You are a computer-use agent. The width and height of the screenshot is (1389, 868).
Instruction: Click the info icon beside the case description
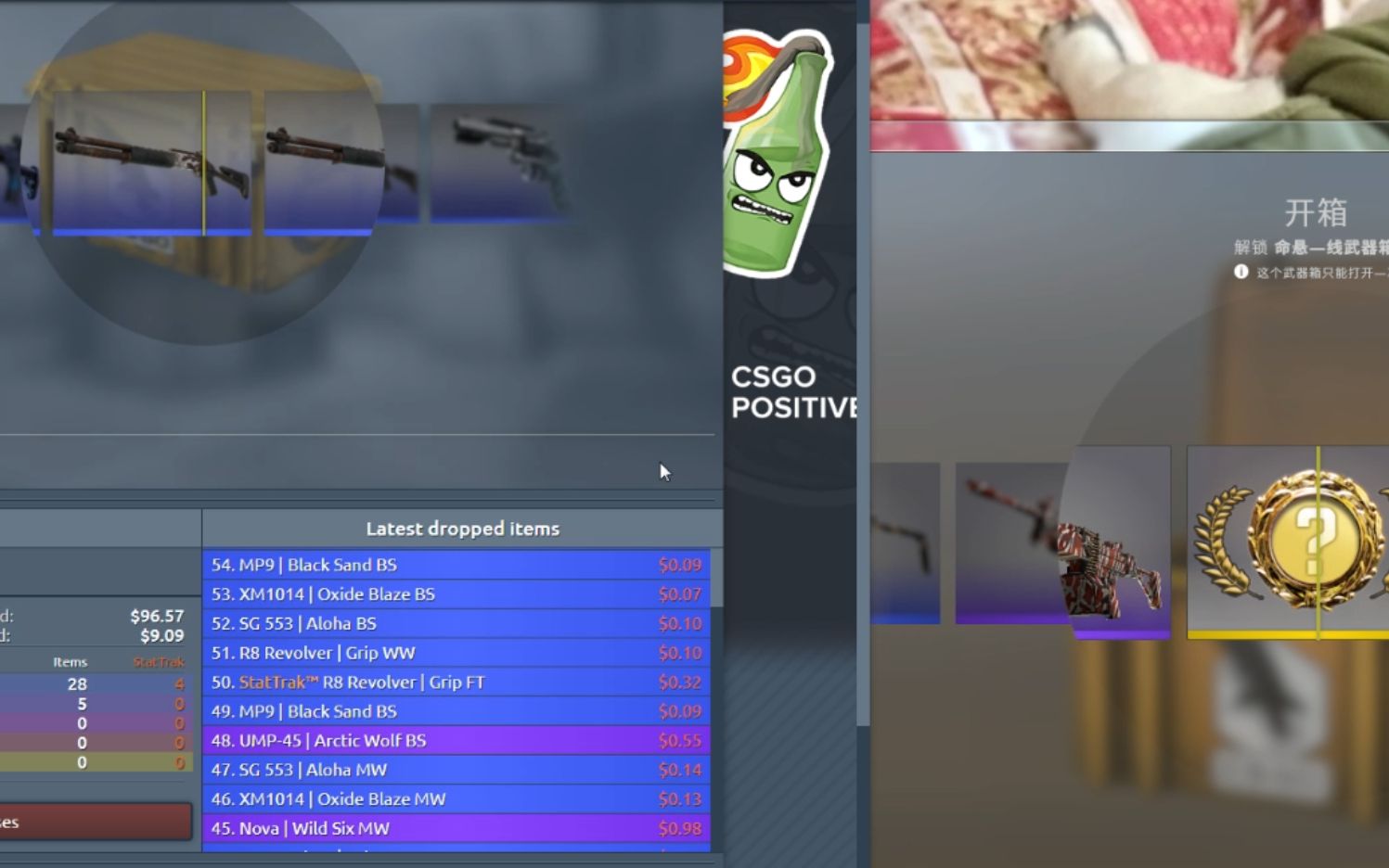click(x=1241, y=271)
